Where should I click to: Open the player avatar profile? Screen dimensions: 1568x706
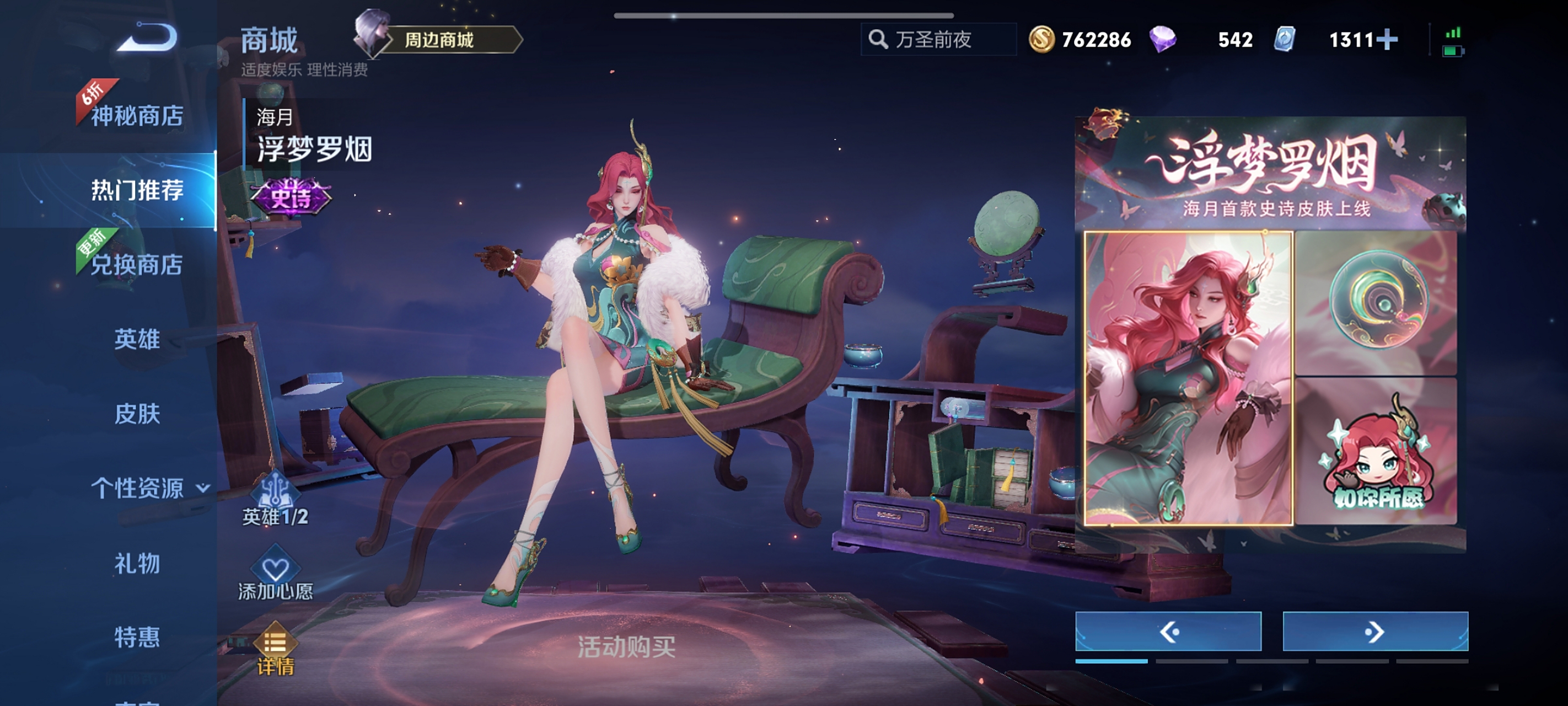tap(371, 36)
